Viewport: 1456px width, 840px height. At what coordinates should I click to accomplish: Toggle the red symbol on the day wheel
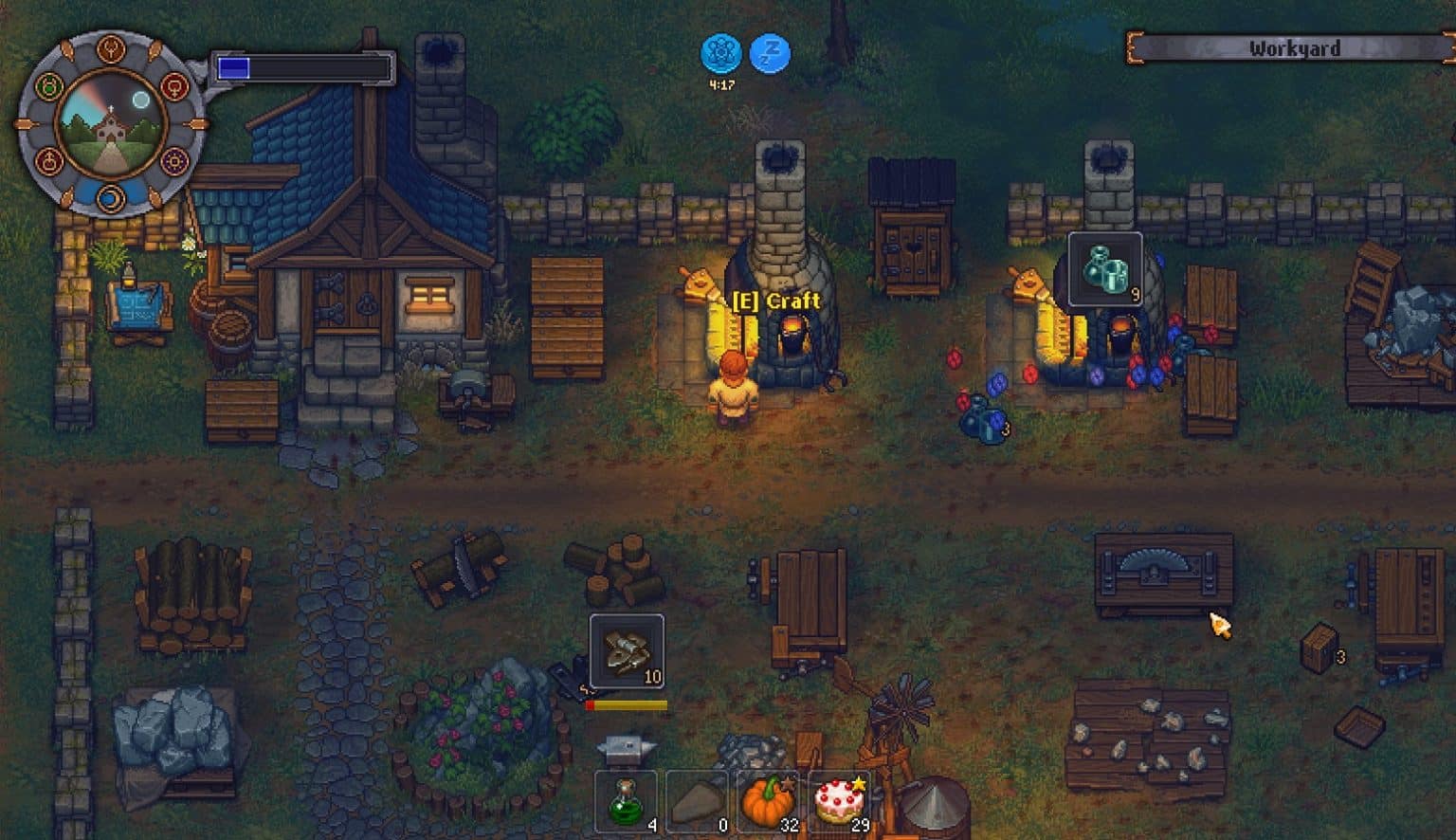pyautogui.click(x=175, y=87)
